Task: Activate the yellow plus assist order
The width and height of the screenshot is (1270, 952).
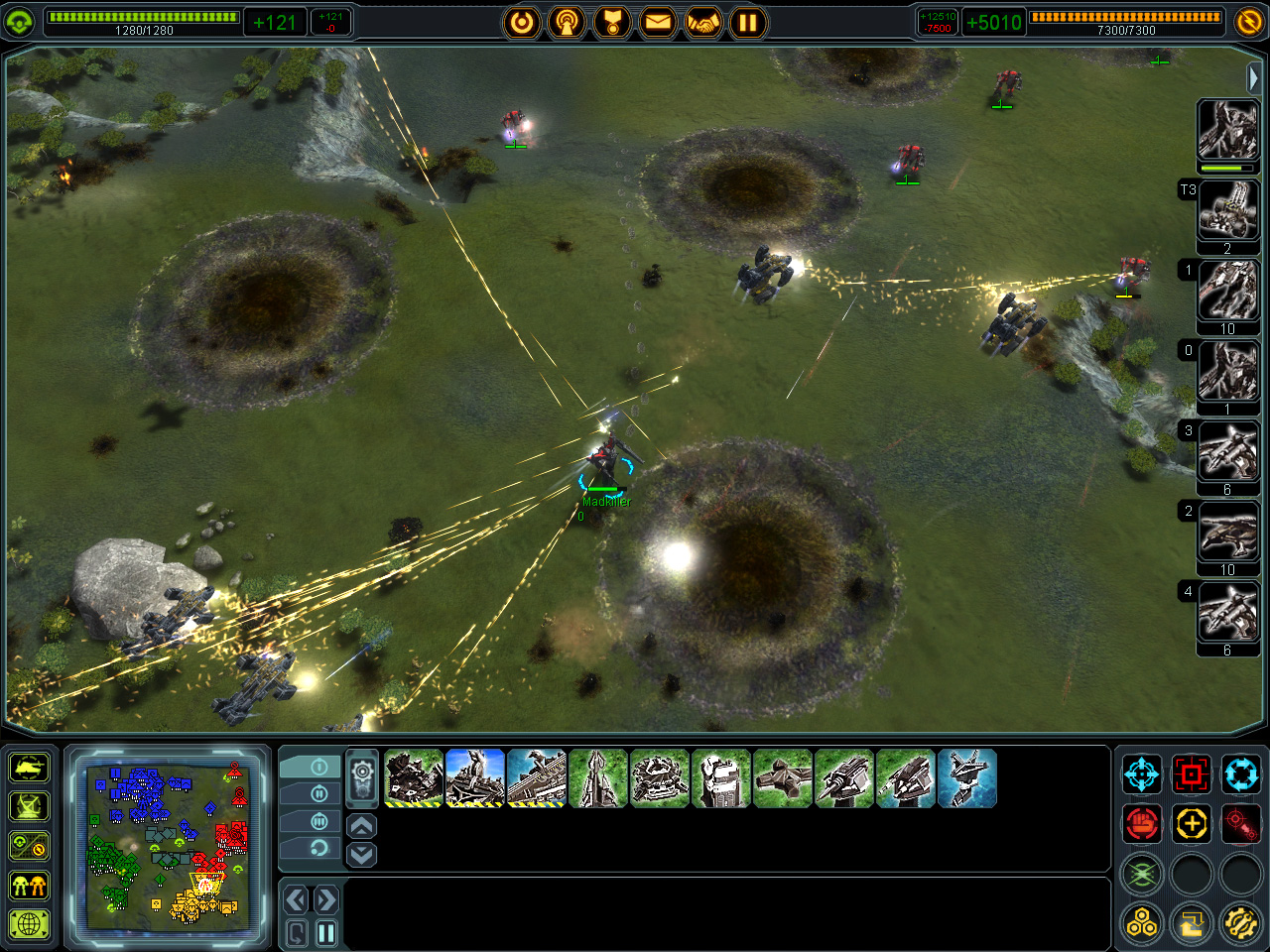Action: pos(1191,823)
